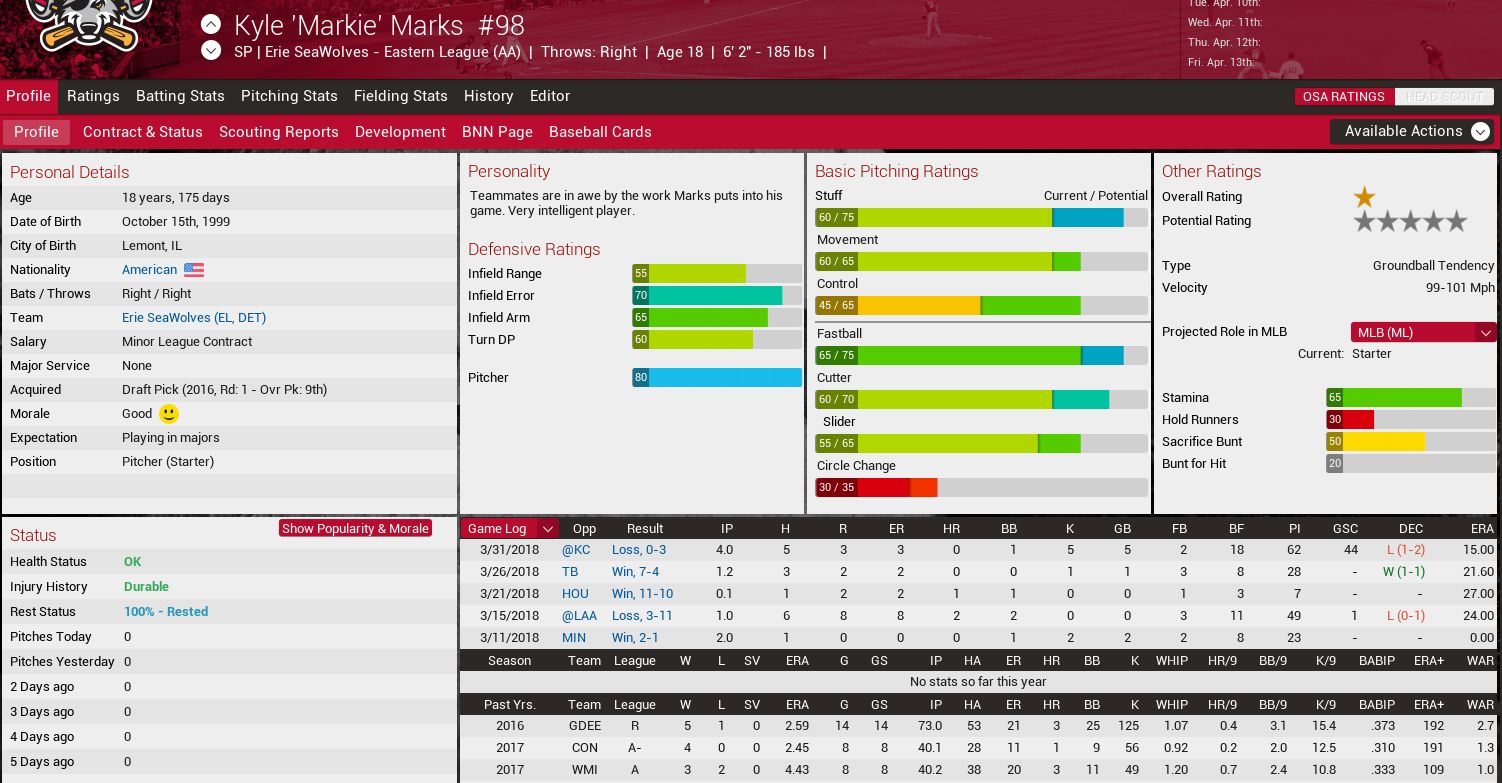
Task: Open the BNN Page sub-tab
Action: tap(497, 132)
